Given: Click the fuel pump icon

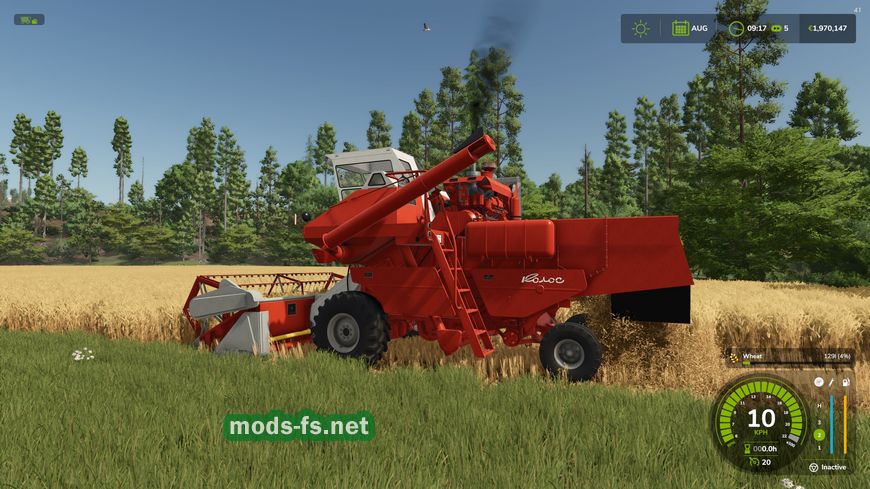Looking at the screenshot, I should (846, 382).
